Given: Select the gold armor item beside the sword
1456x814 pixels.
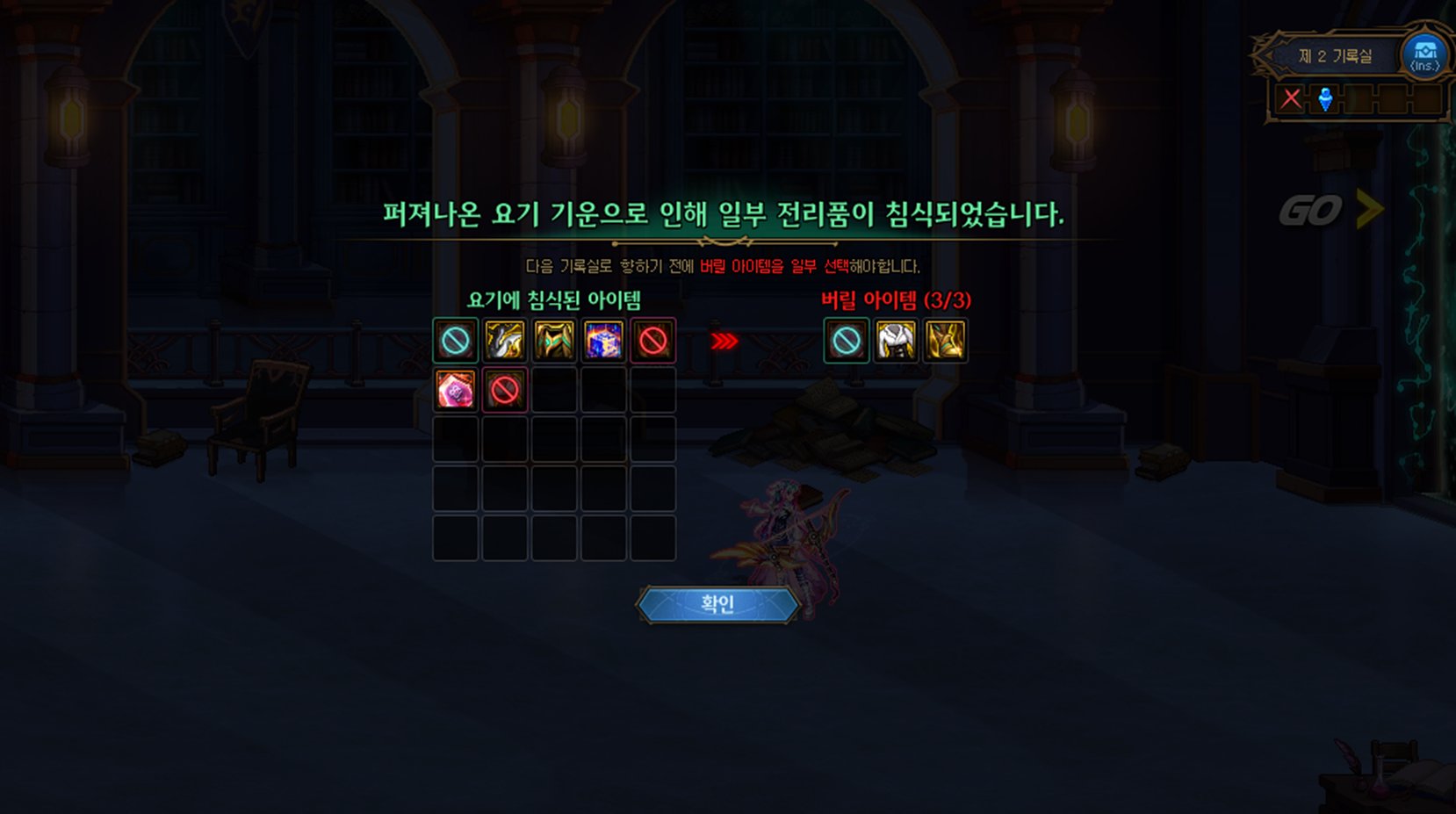Looking at the screenshot, I should [551, 341].
